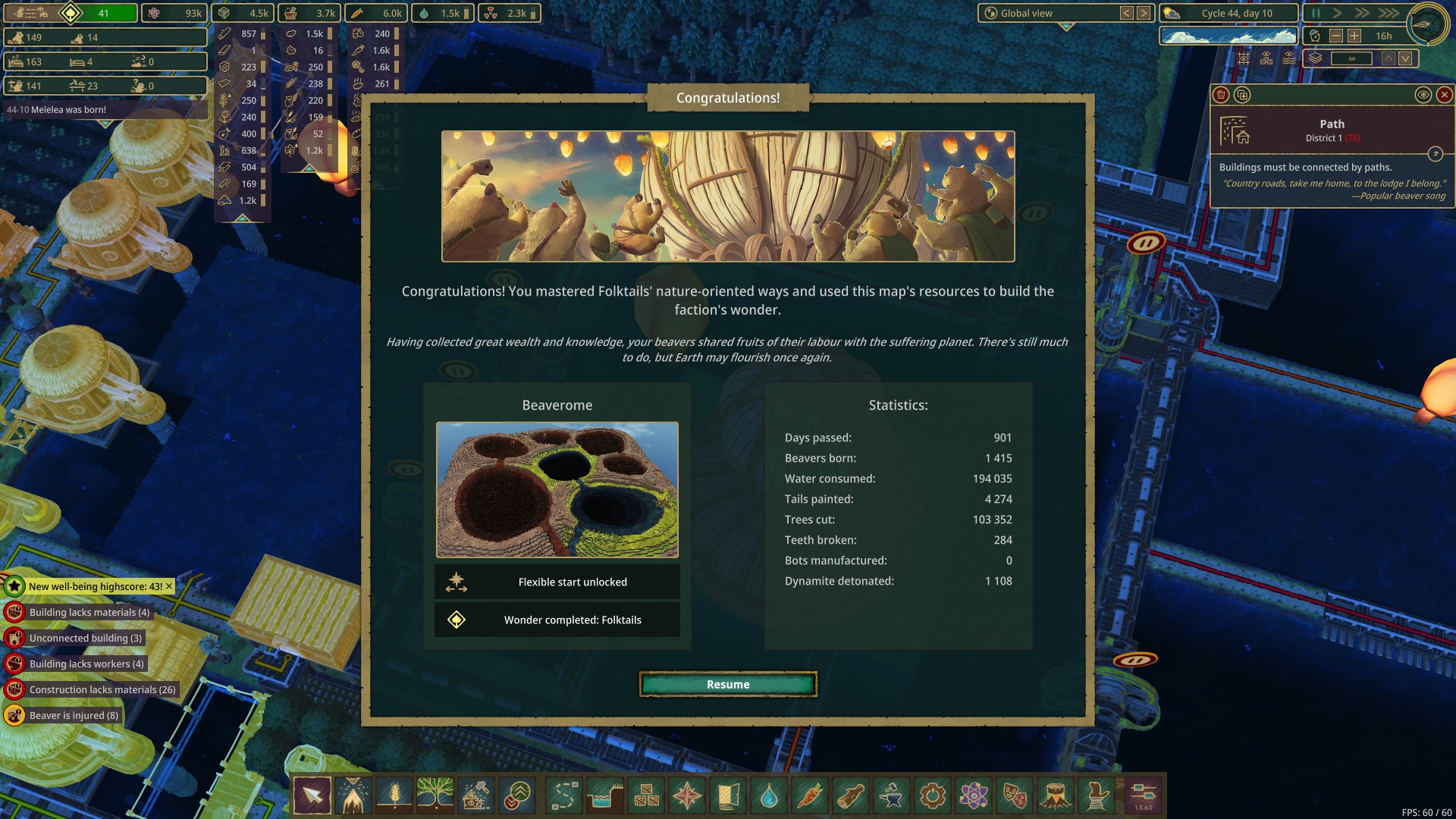Open the water drop building category
1456x819 pixels.
pos(769,795)
